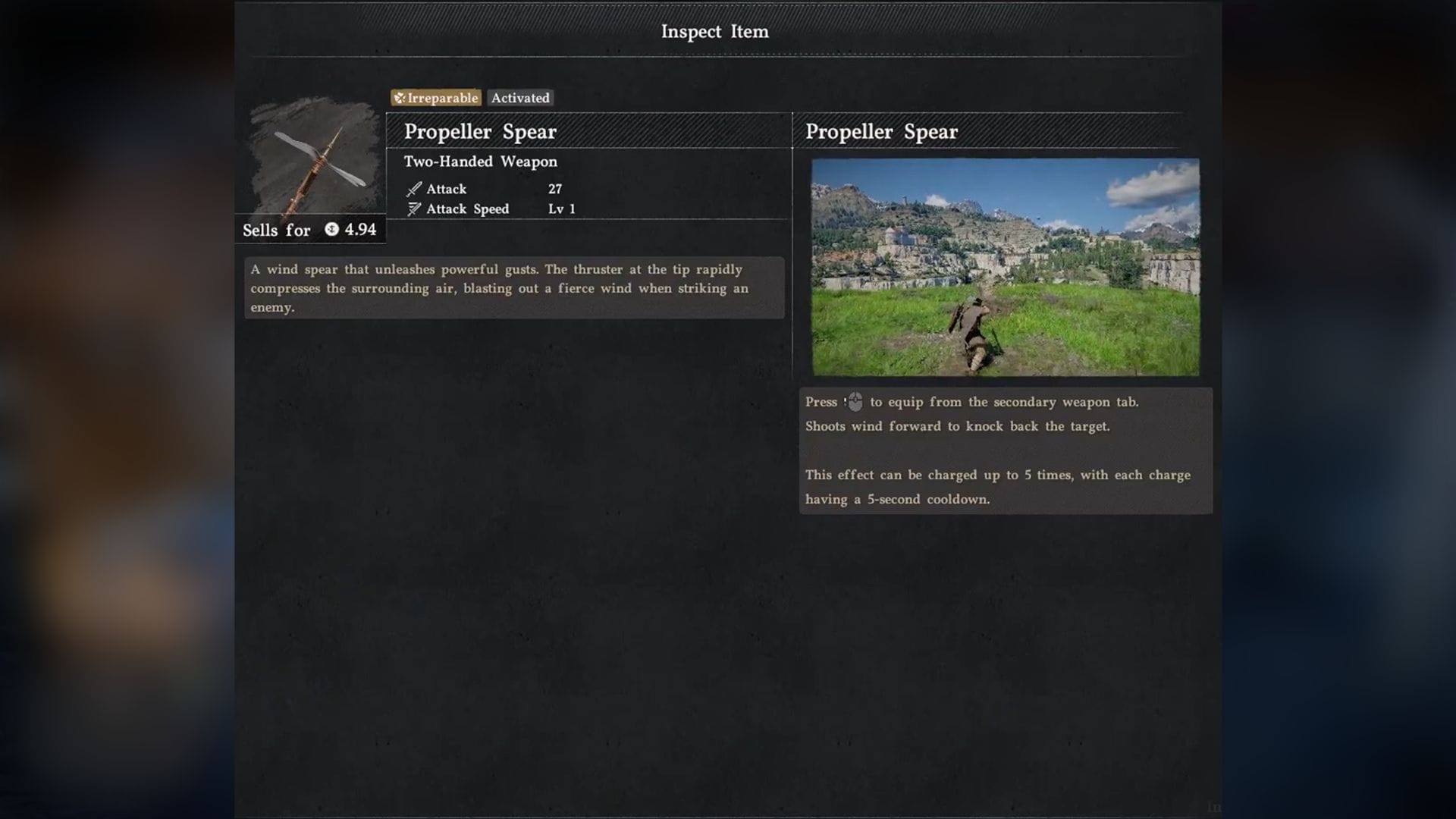Click the Attack sword stat icon
The width and height of the screenshot is (1456, 819).
[x=413, y=189]
